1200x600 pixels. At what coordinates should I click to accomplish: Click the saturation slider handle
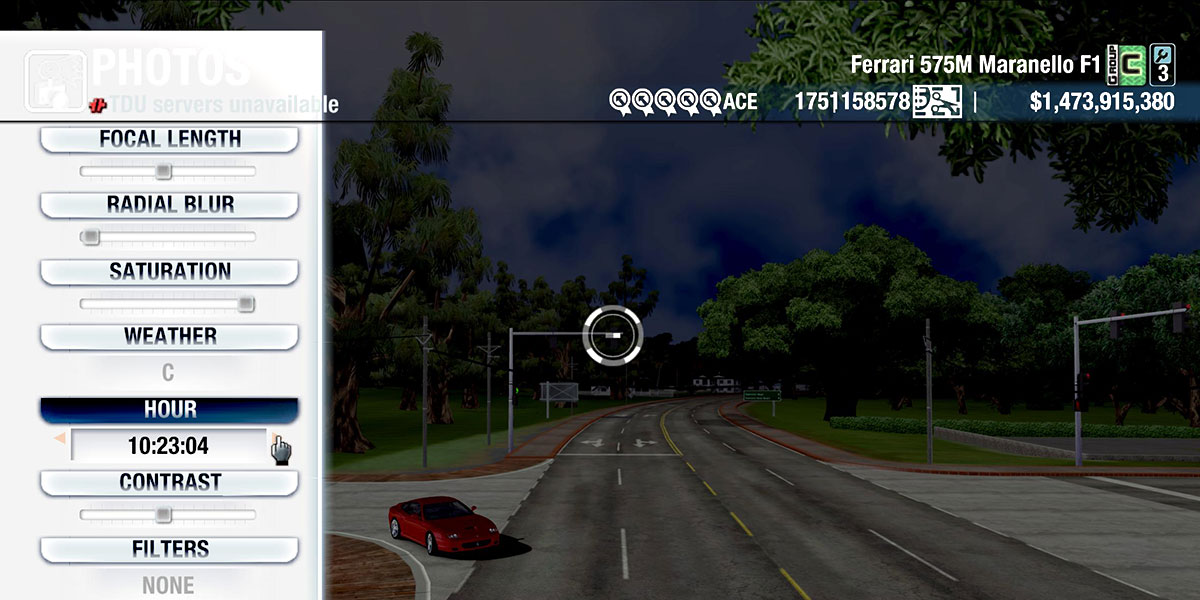click(246, 304)
